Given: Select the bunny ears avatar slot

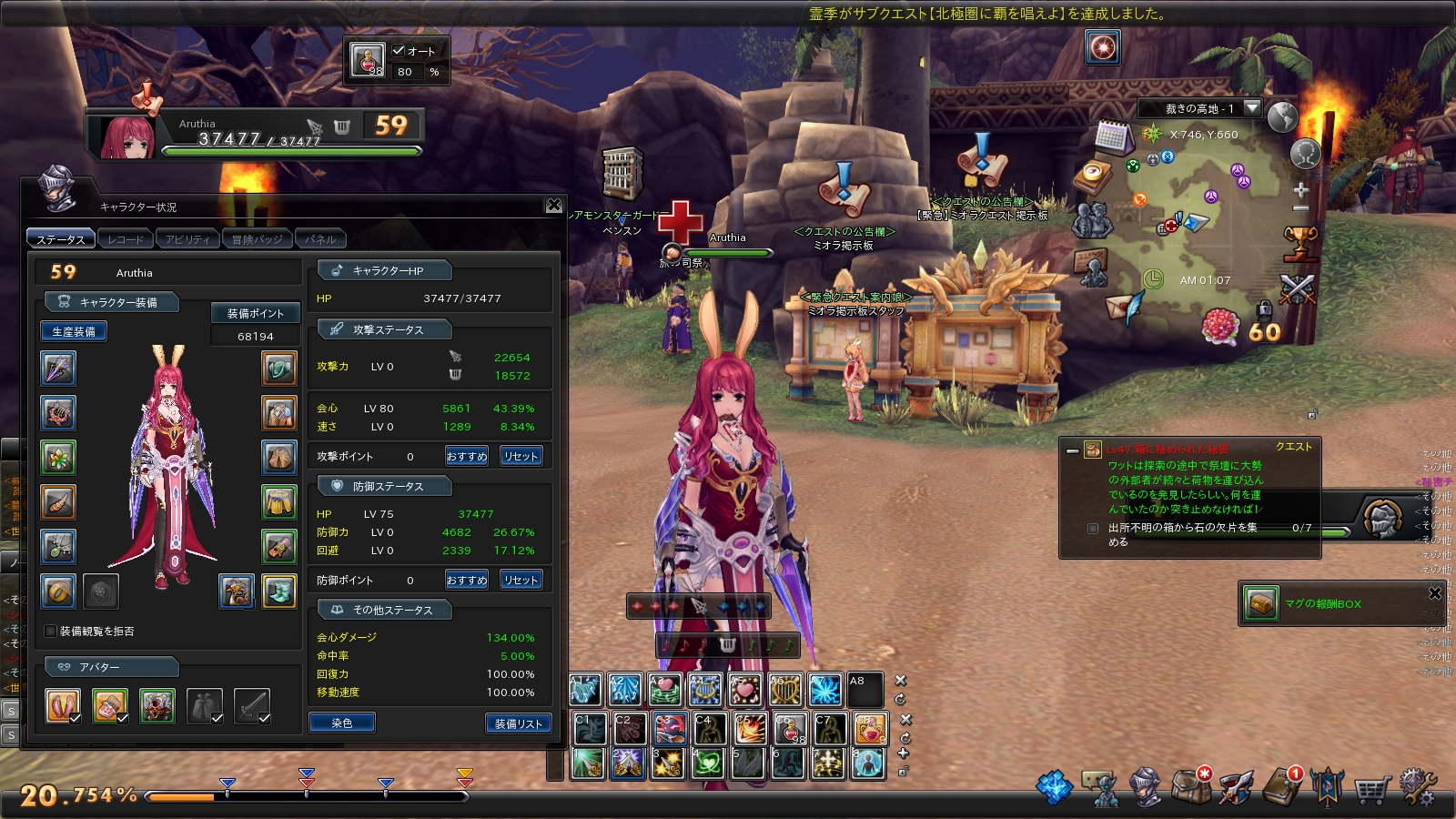Looking at the screenshot, I should pyautogui.click(x=63, y=705).
